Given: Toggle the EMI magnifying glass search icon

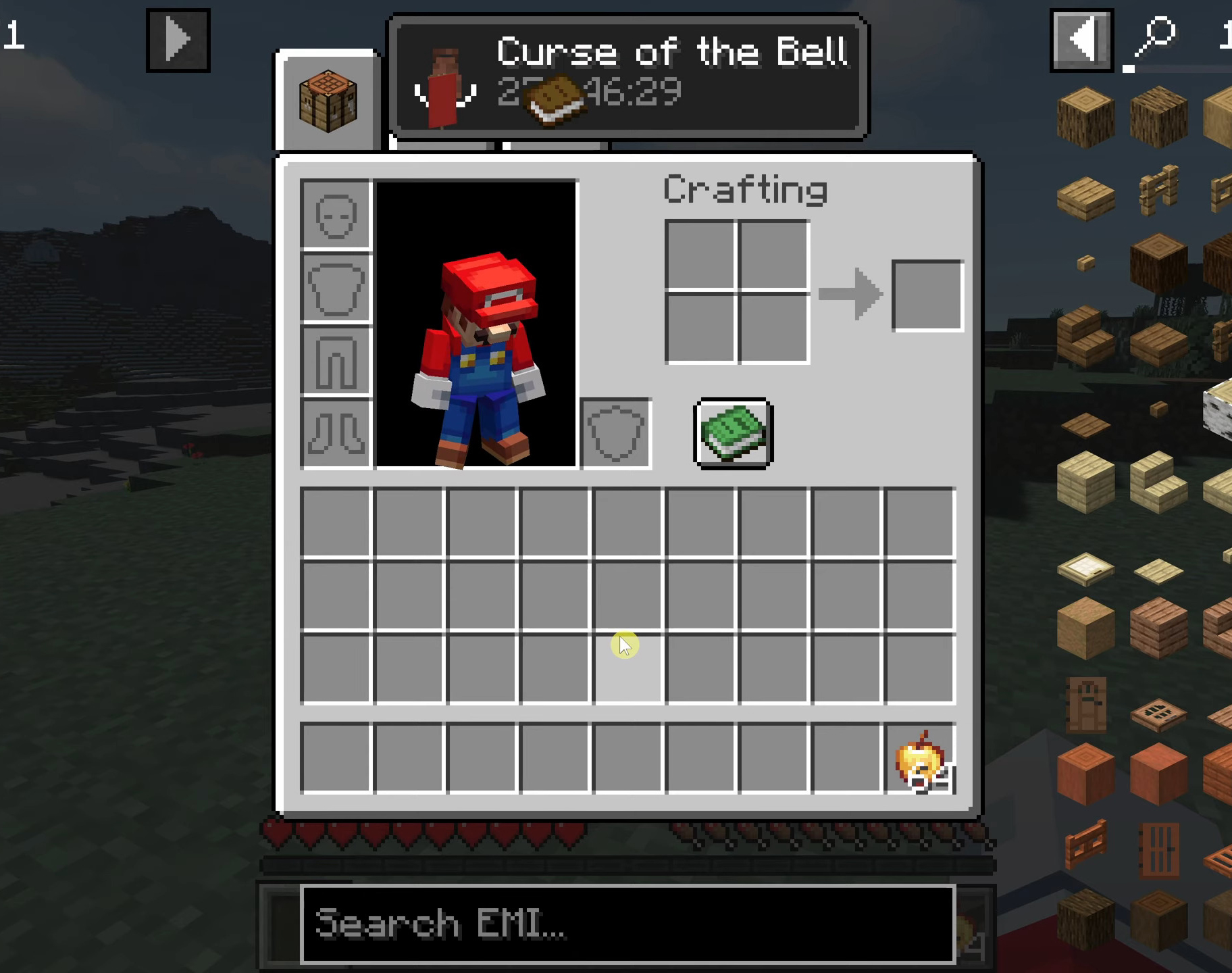Looking at the screenshot, I should click(1155, 40).
